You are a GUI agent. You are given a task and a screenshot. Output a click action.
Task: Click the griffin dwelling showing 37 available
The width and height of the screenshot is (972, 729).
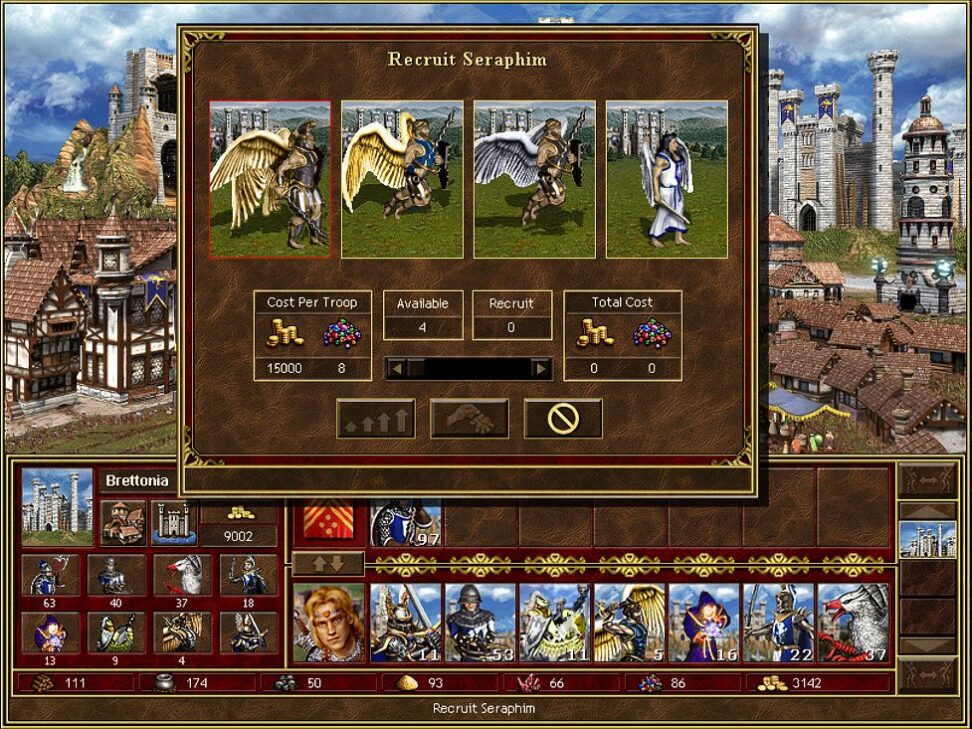click(x=182, y=576)
